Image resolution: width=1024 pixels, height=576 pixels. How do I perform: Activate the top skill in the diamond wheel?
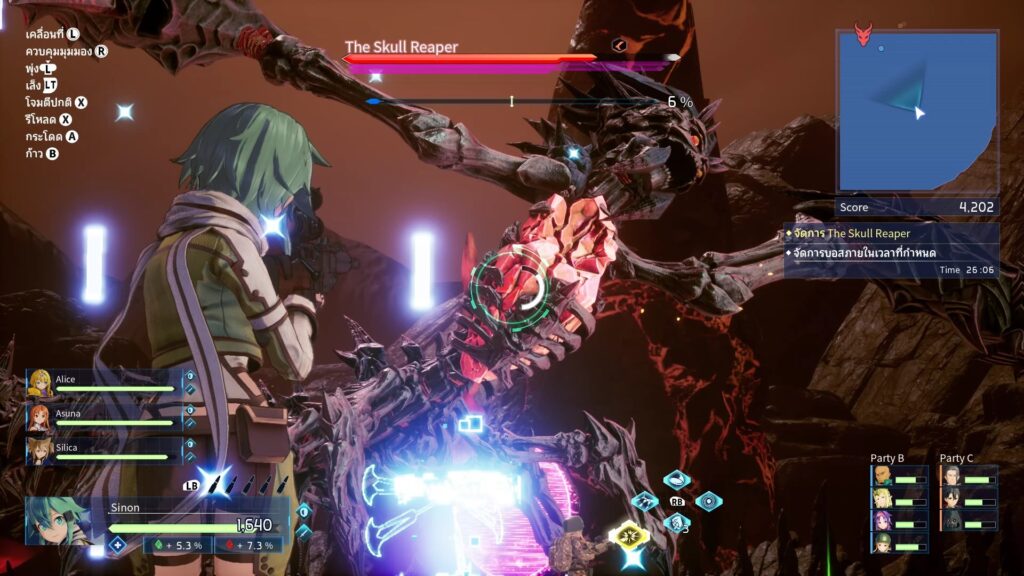[677, 480]
